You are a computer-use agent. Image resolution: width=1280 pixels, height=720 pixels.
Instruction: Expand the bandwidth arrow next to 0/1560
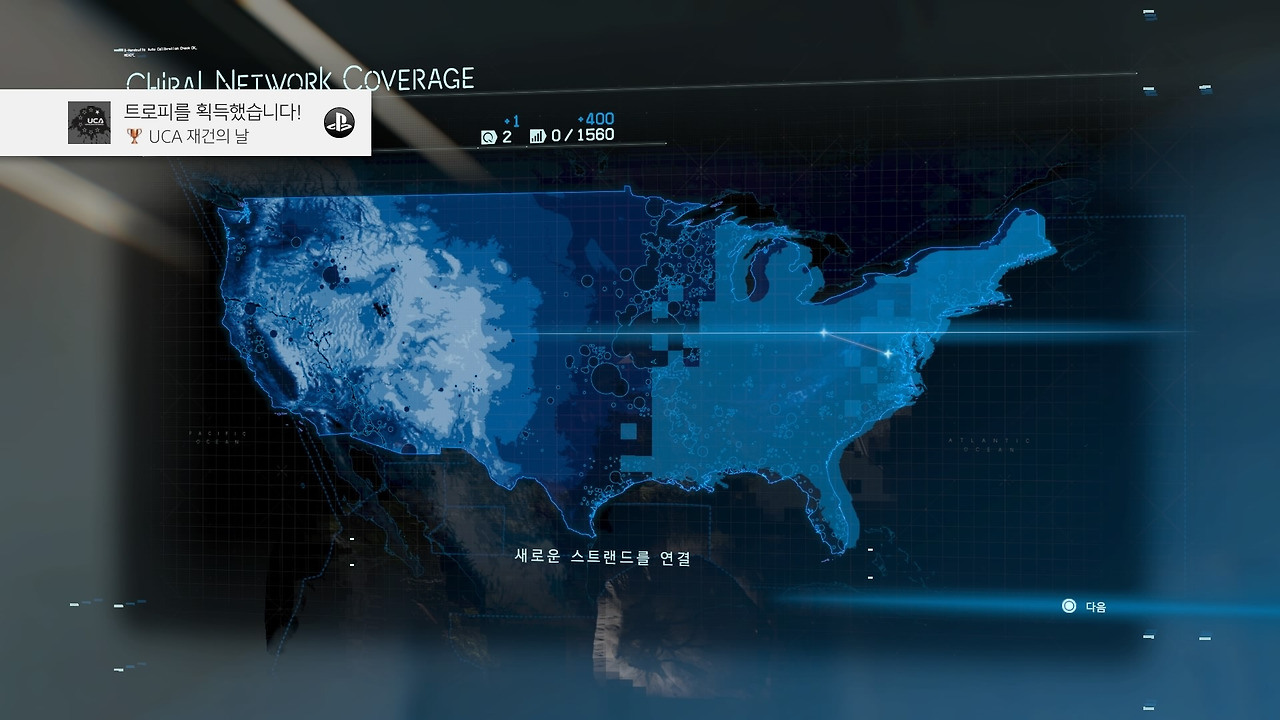click(x=547, y=135)
